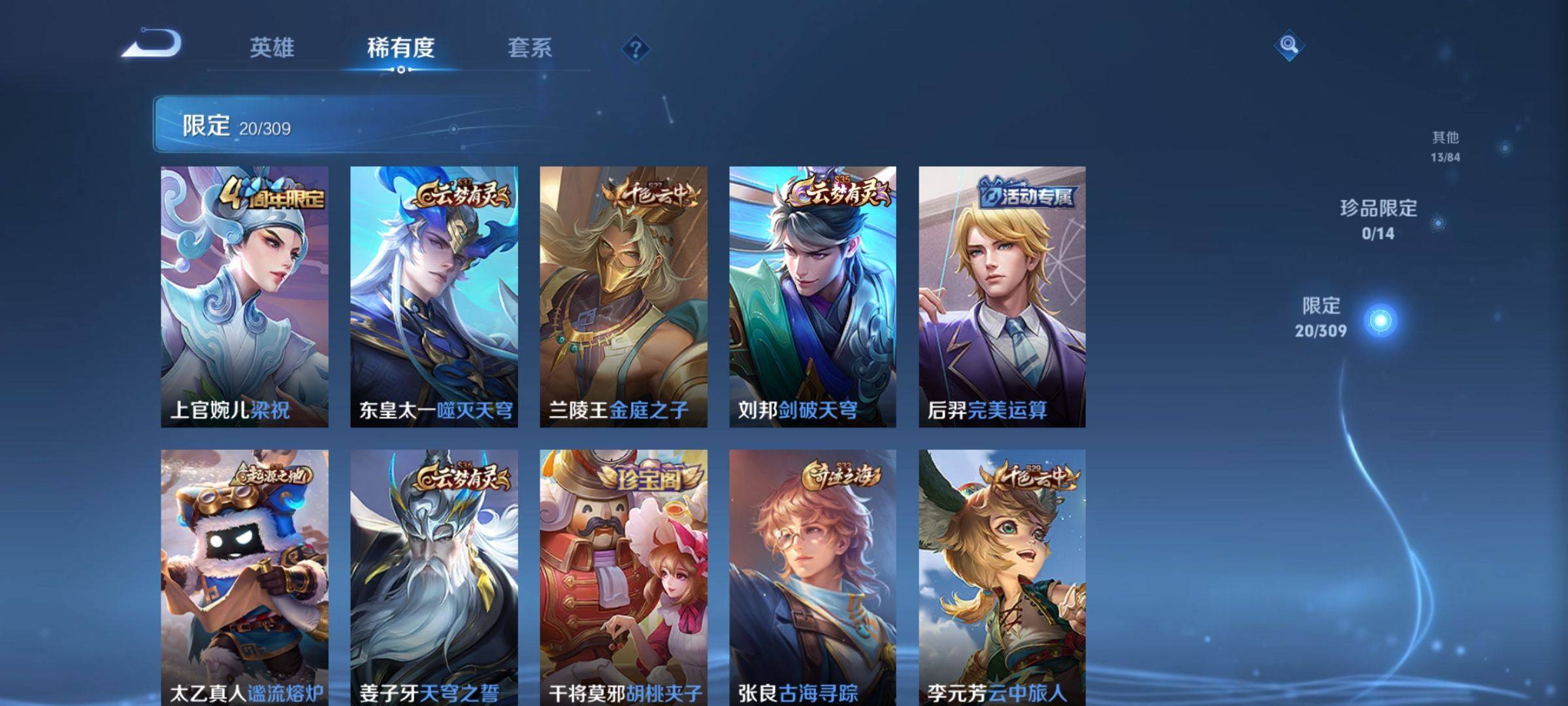Switch to the 英雄 tab

click(272, 48)
